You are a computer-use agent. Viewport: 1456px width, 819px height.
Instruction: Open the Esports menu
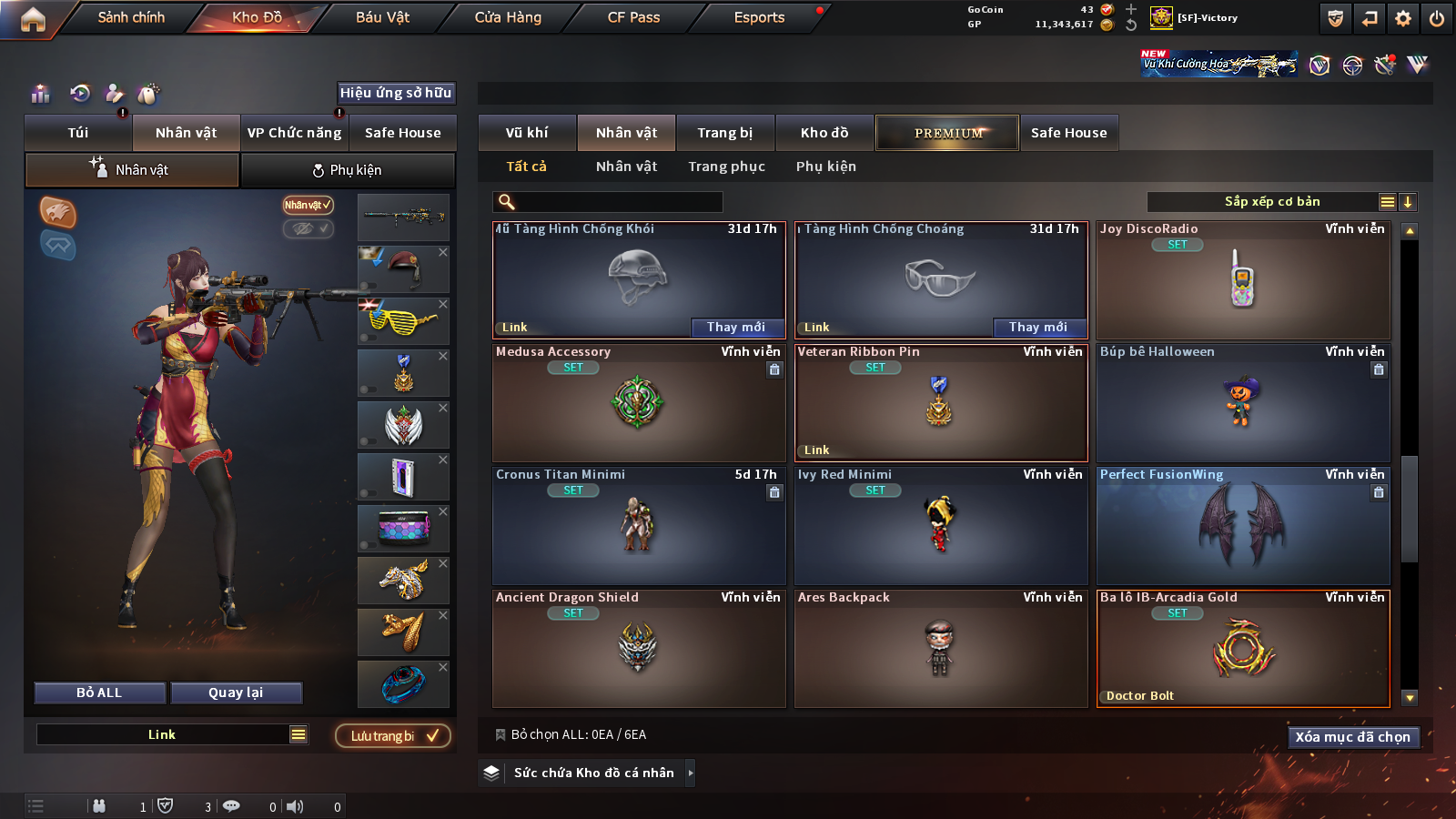tap(759, 17)
